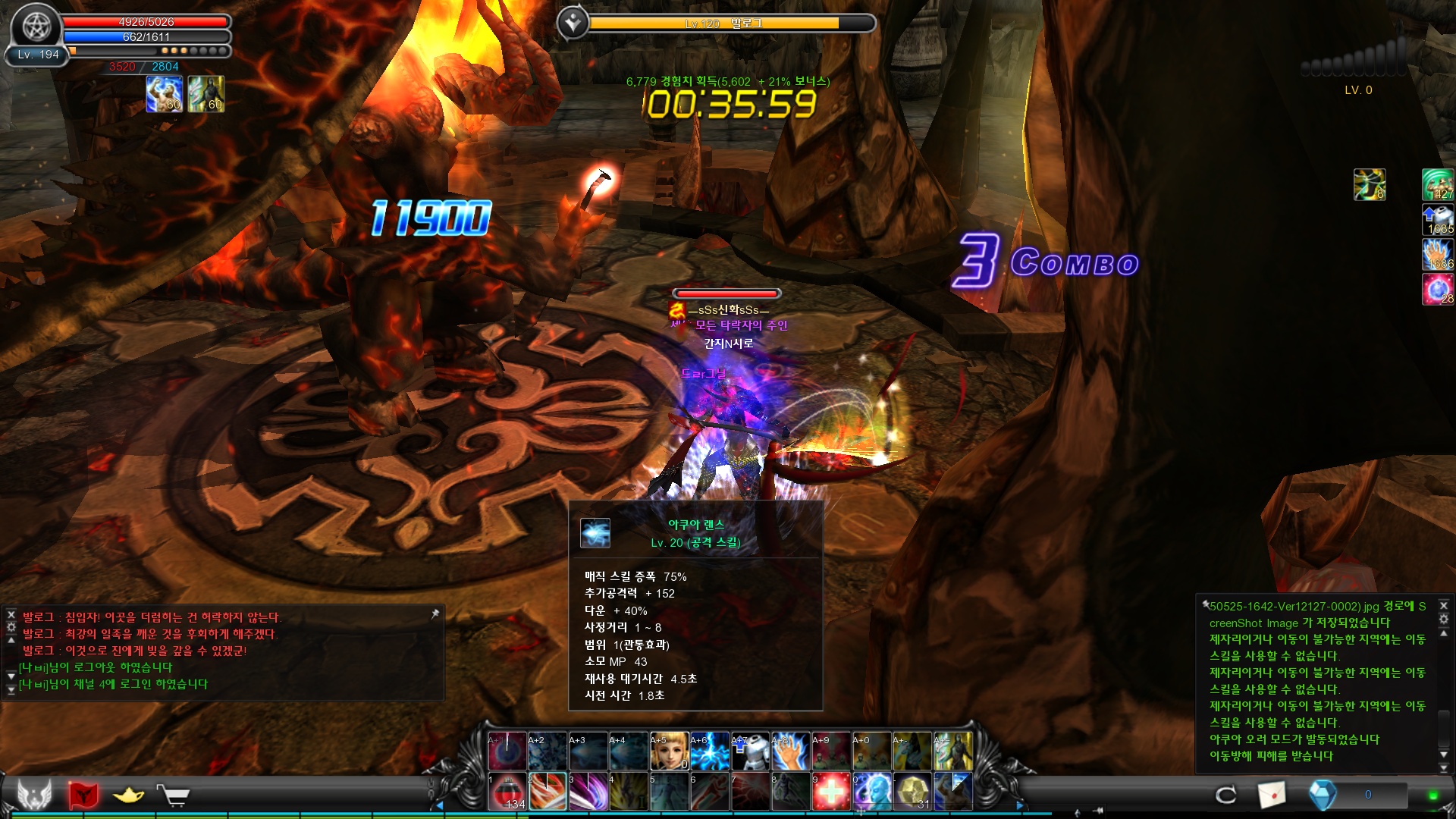Open the golden lamp menu
The width and height of the screenshot is (1456, 819).
[128, 795]
